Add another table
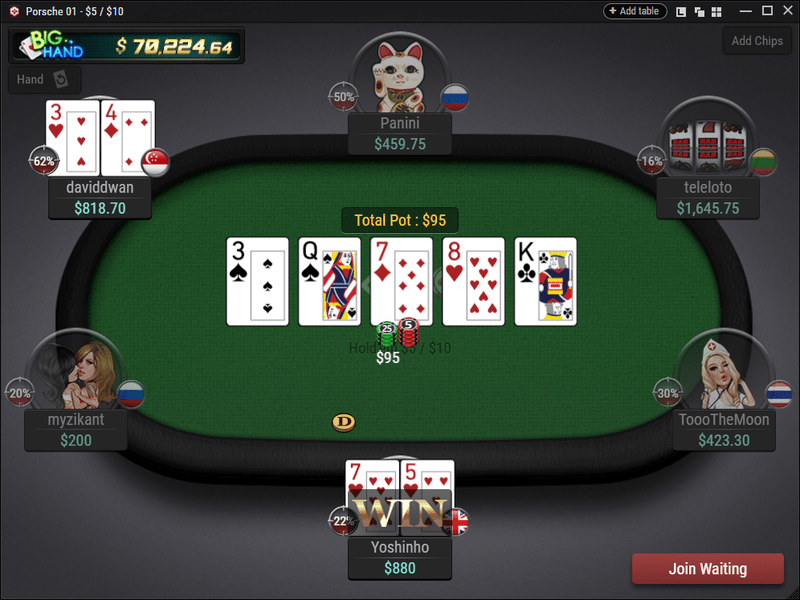Screen dimensions: 800x600 point(635,11)
